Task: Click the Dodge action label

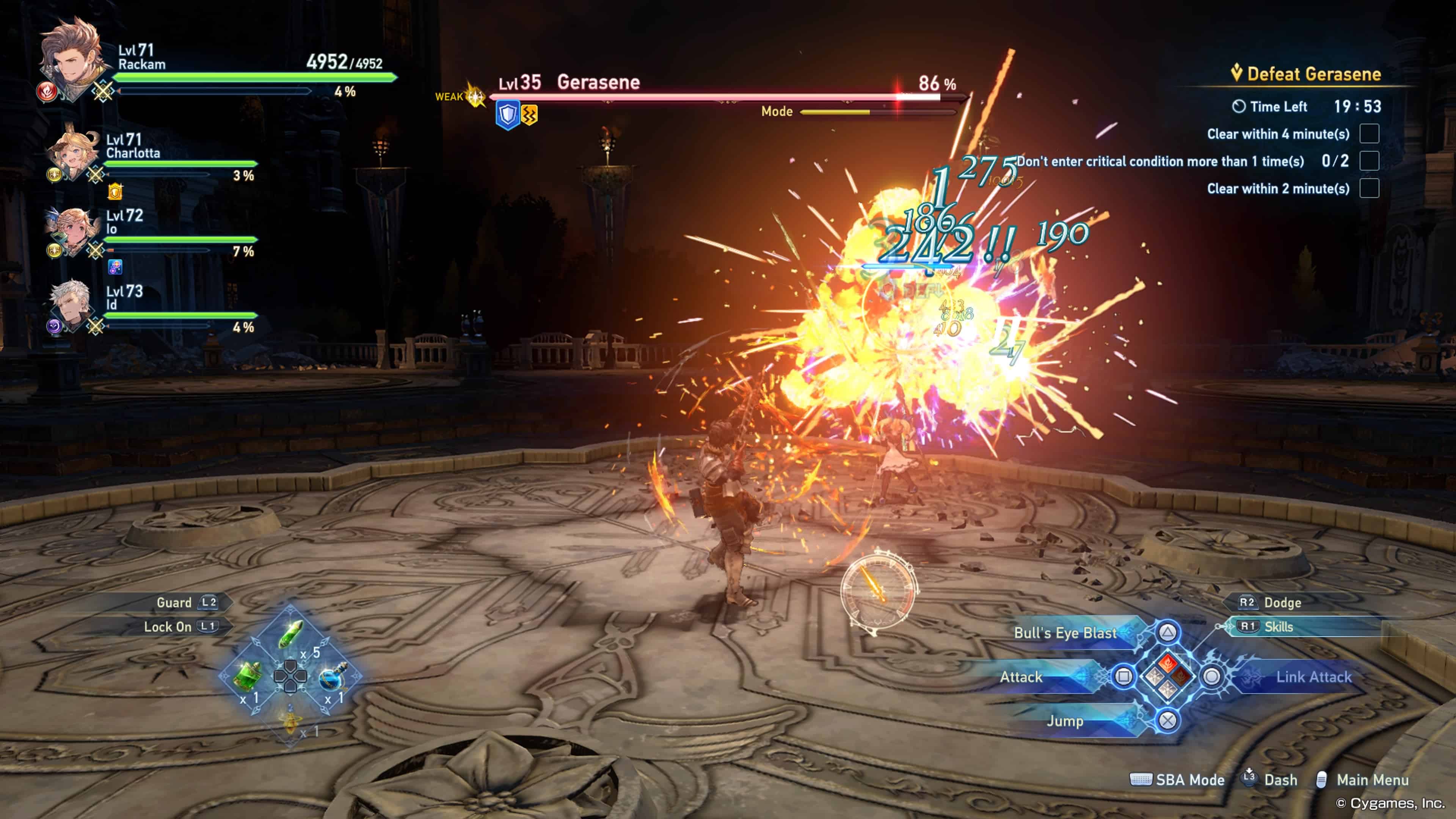Action: [x=1282, y=602]
